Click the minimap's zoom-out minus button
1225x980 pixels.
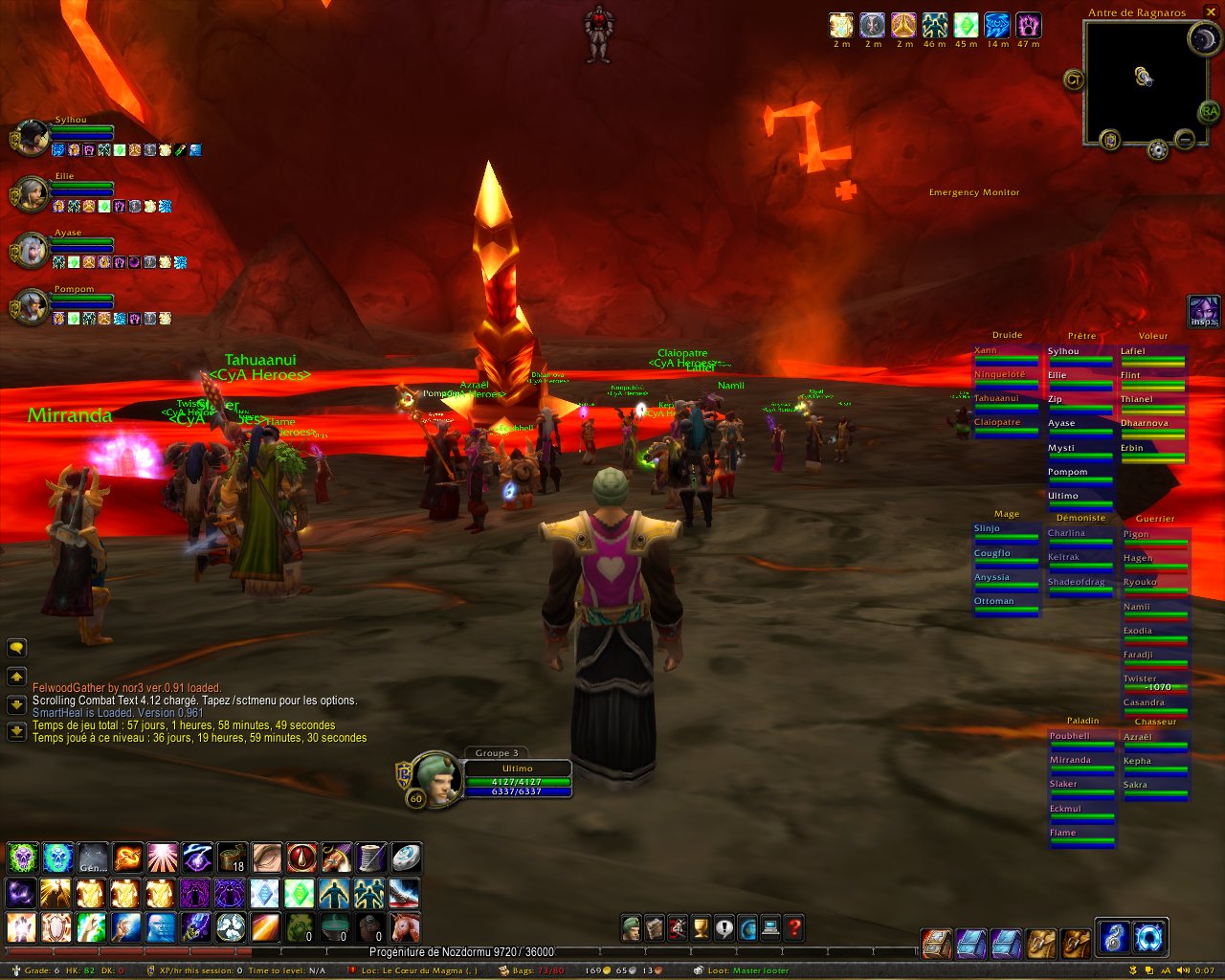pos(1184,141)
